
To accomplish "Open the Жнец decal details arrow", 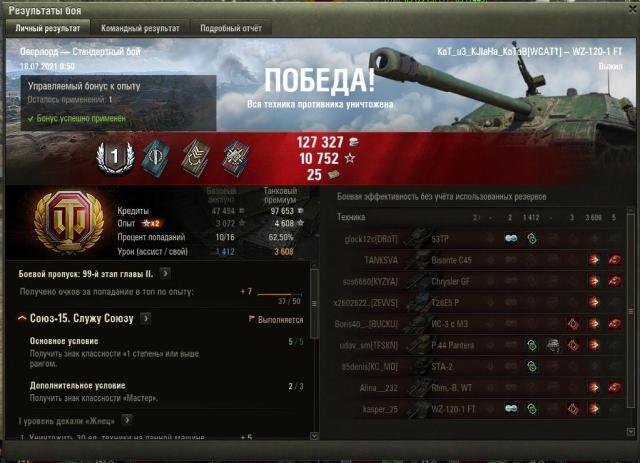I will click(x=128, y=420).
